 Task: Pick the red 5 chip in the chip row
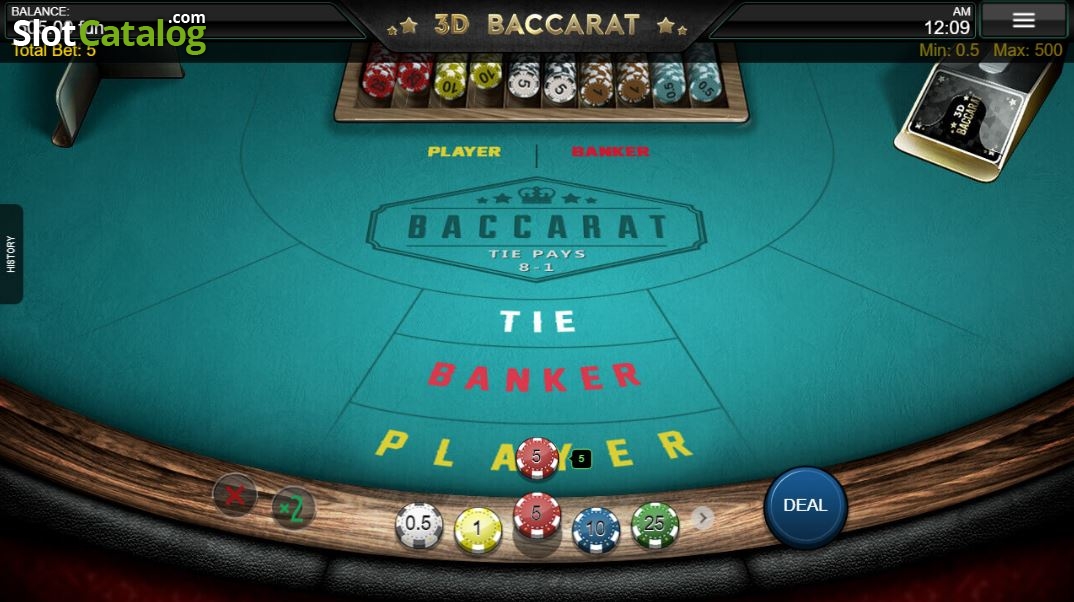pos(537,515)
